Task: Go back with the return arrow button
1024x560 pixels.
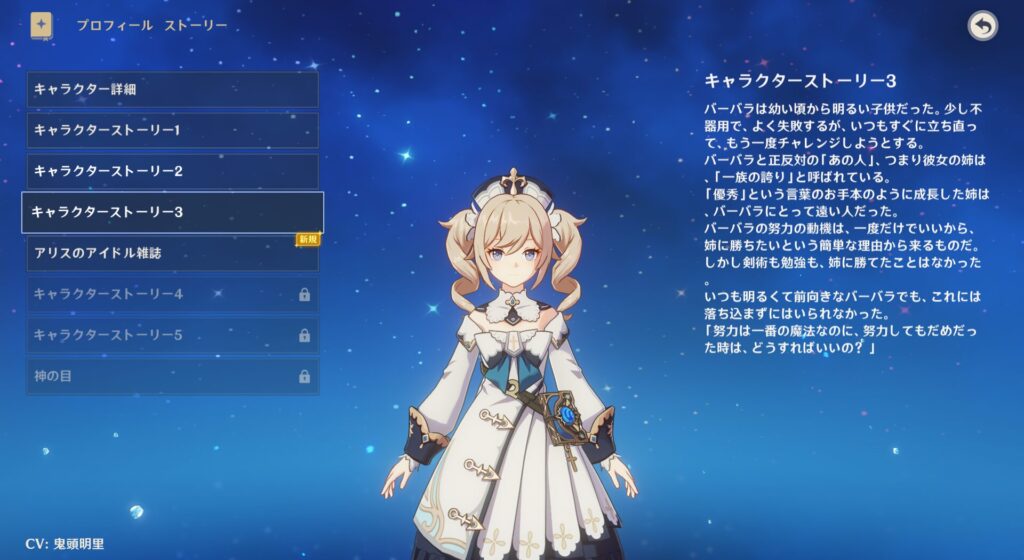Action: pyautogui.click(x=983, y=26)
